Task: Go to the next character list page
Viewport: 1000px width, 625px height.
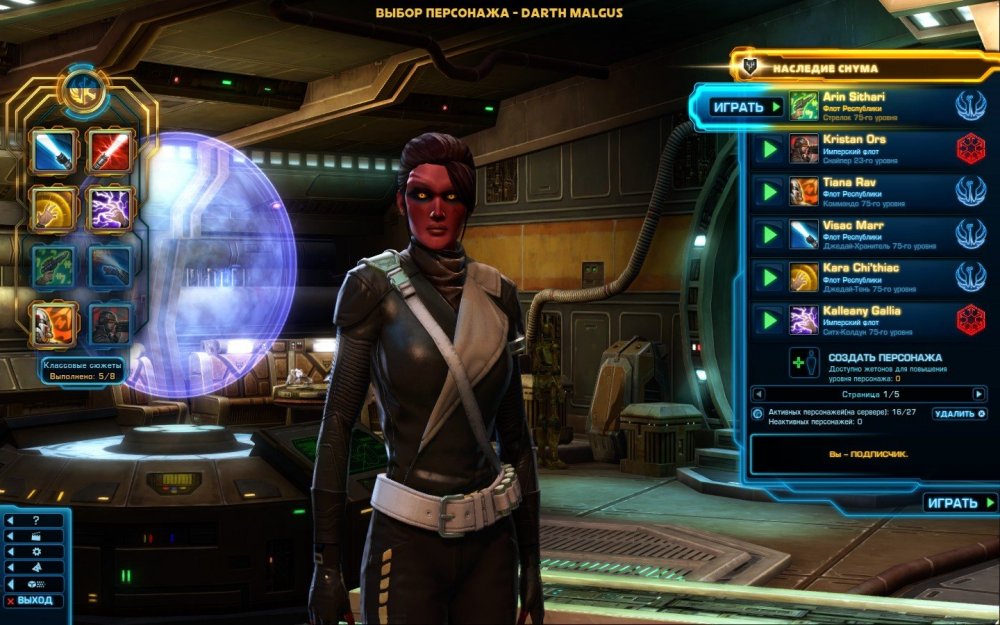Action: click(979, 394)
